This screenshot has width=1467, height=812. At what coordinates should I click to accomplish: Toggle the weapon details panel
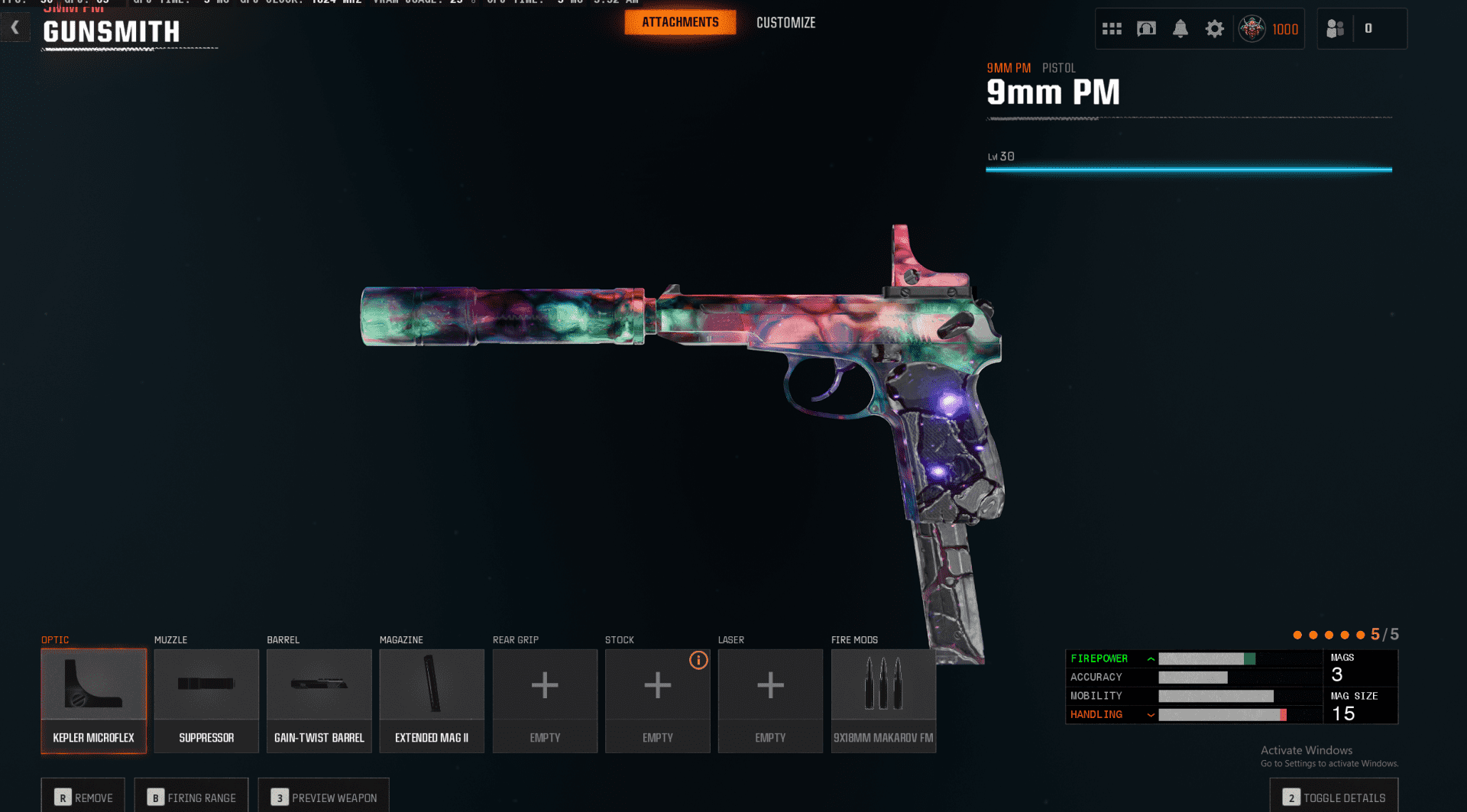click(x=1334, y=797)
